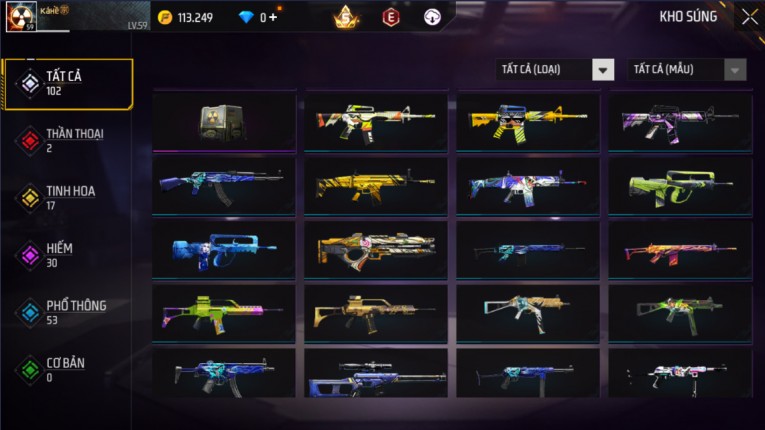Viewport: 765px width, 430px height.
Task: Select the golden SCAR weapon skin
Action: click(376, 185)
